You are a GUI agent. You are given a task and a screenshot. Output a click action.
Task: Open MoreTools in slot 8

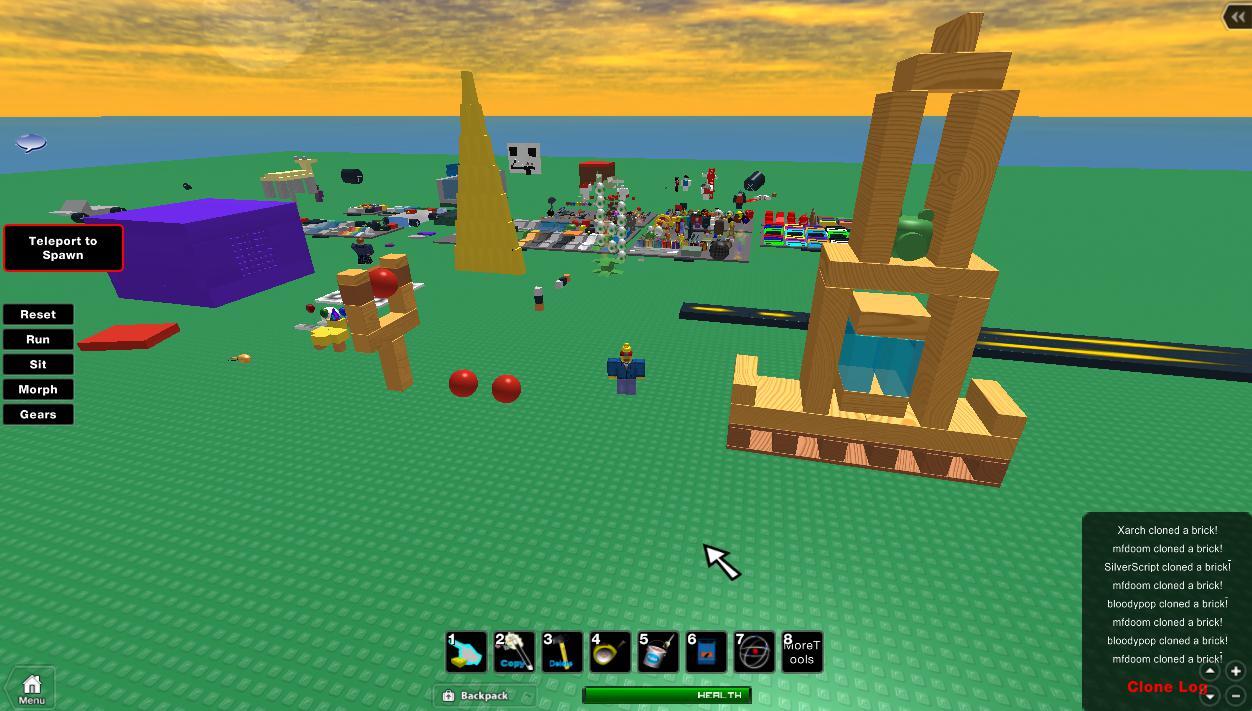click(x=801, y=652)
